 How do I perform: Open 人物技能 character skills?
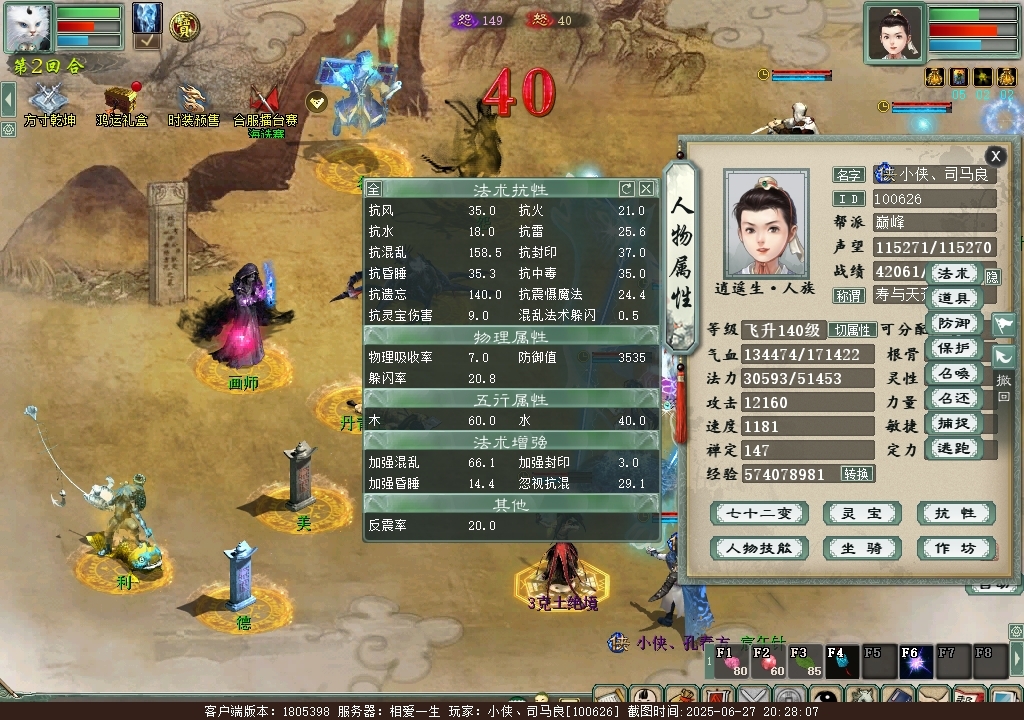pyautogui.click(x=758, y=548)
